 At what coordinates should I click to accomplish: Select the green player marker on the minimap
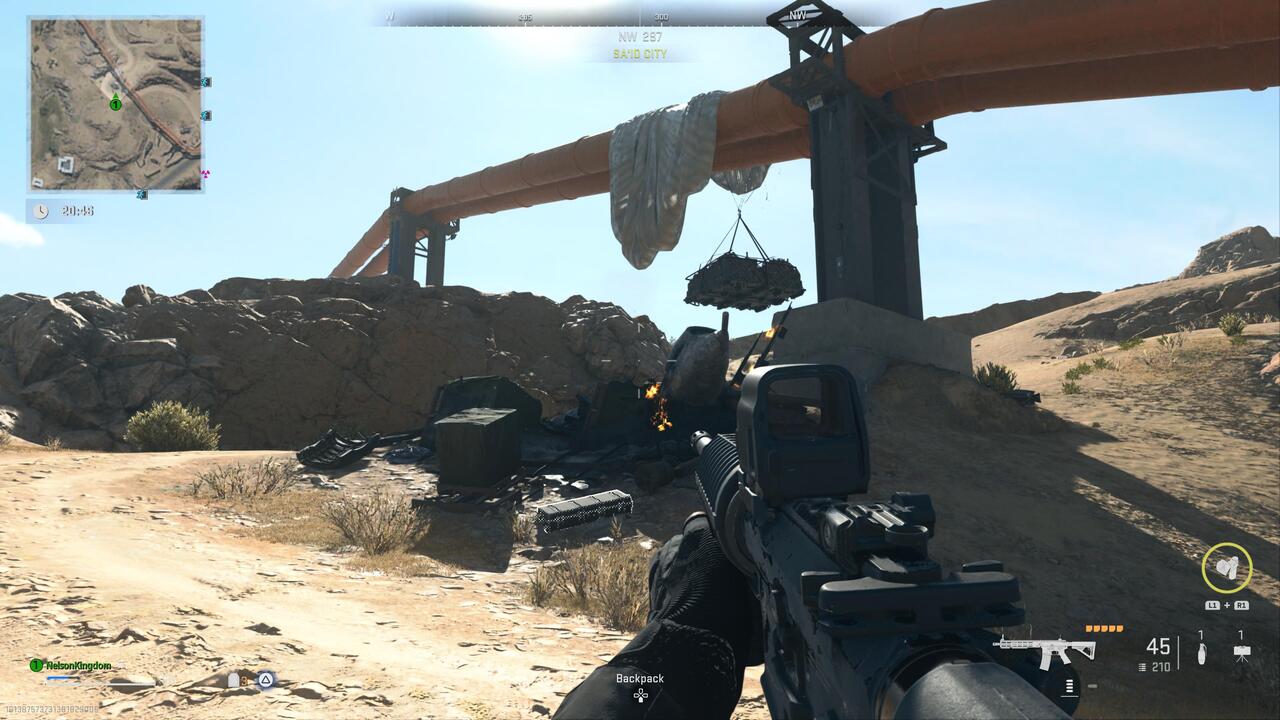116,103
